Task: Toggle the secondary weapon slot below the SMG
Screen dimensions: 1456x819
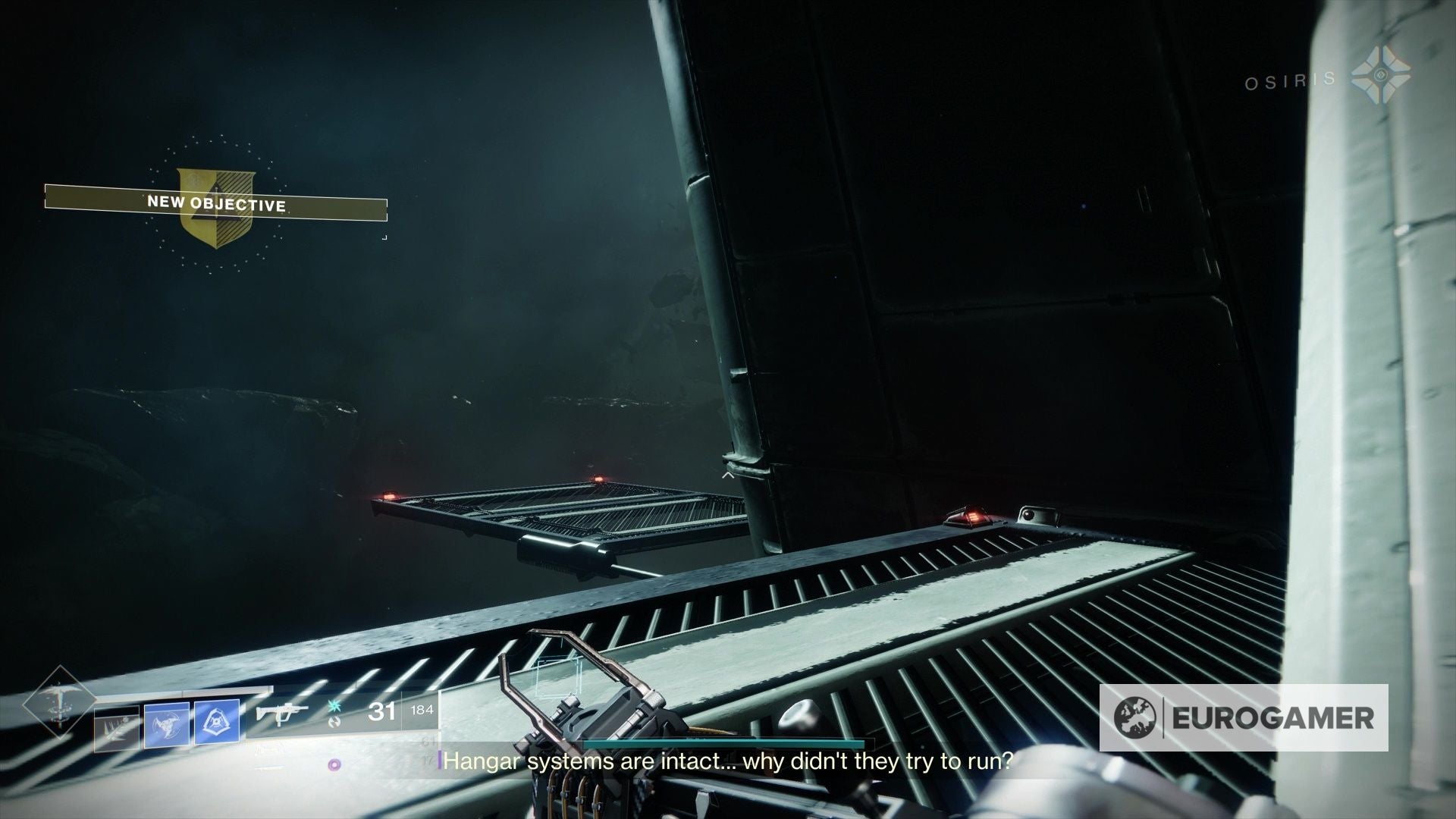Action: point(269,749)
